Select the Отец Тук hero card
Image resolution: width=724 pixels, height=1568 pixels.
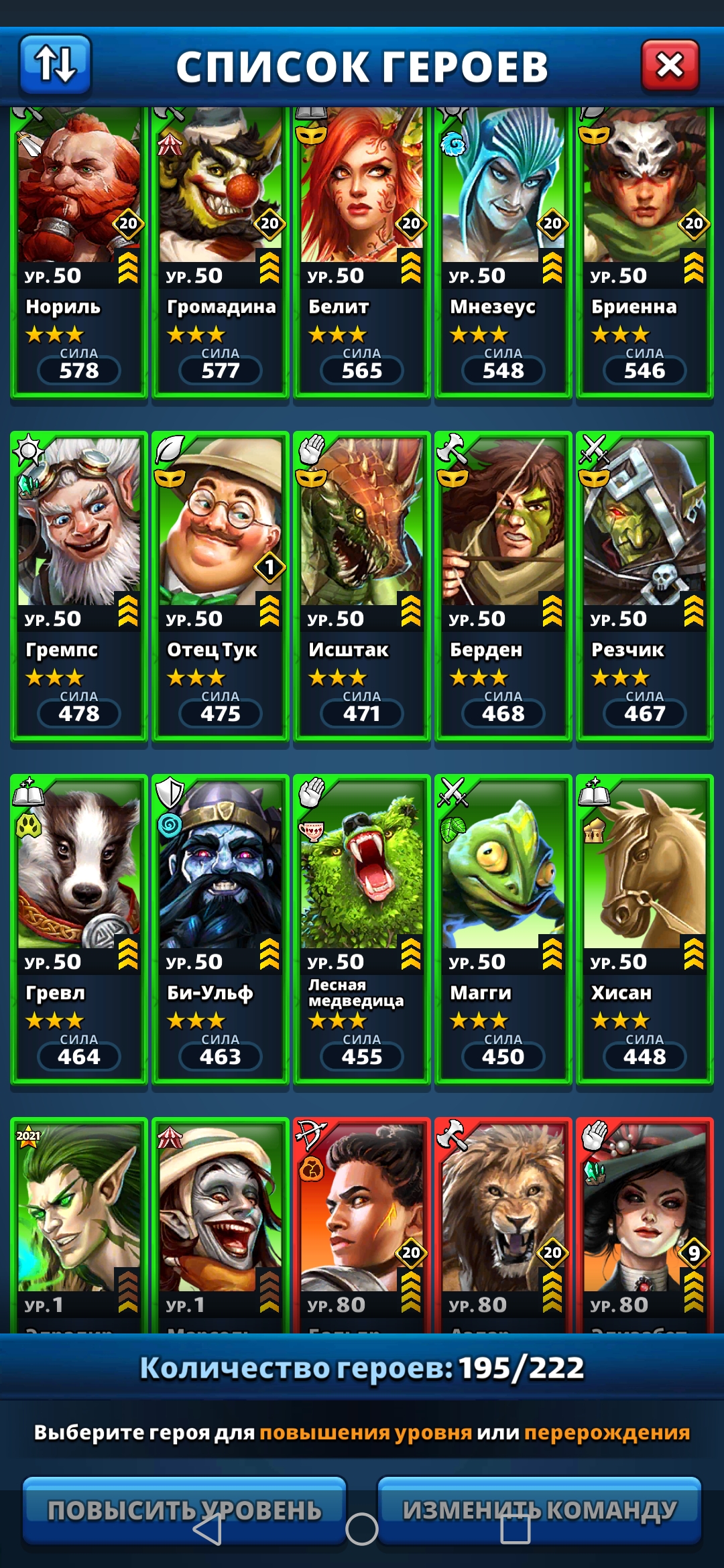pyautogui.click(x=221, y=586)
